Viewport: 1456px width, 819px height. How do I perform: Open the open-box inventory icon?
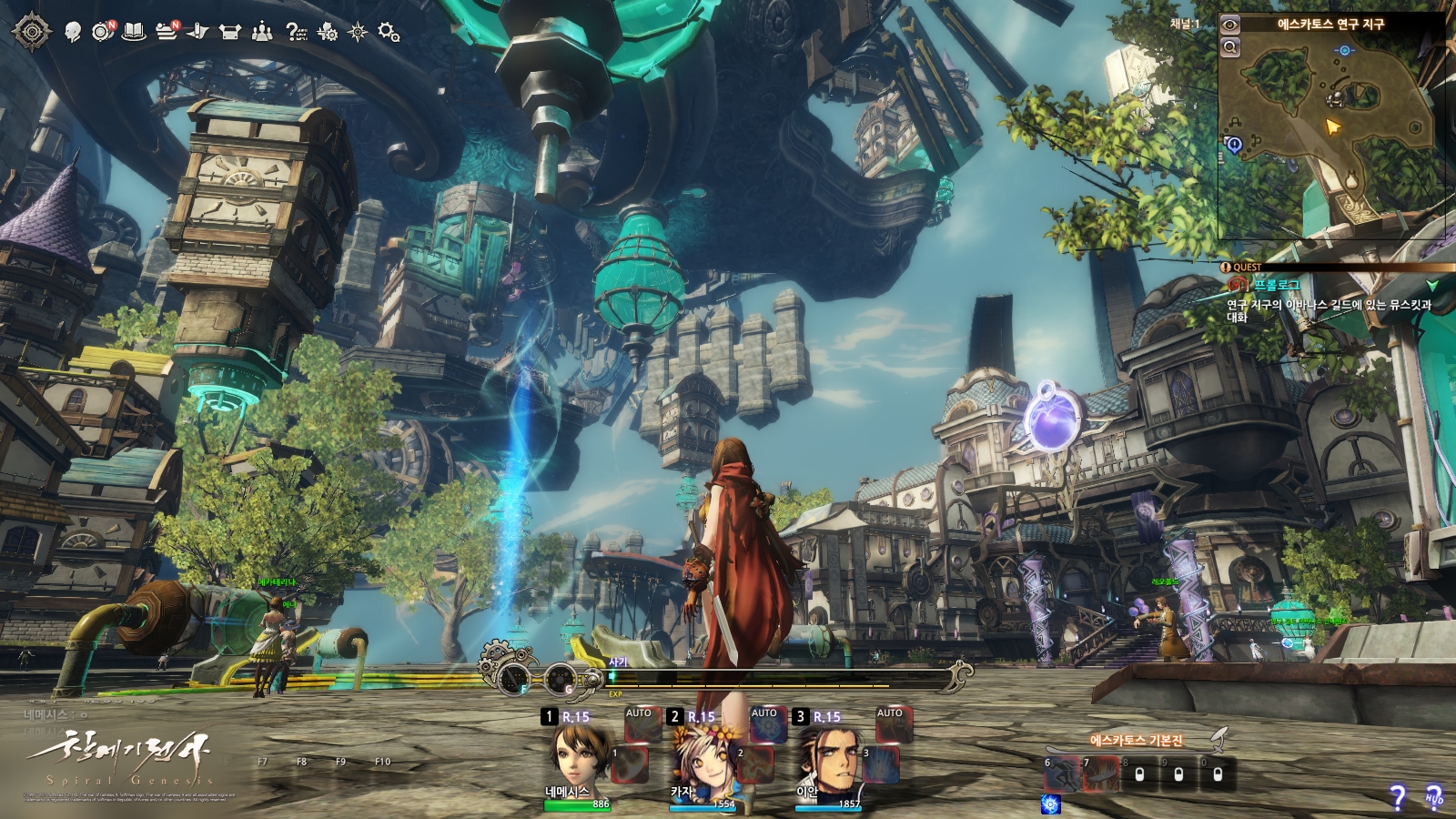(230, 32)
